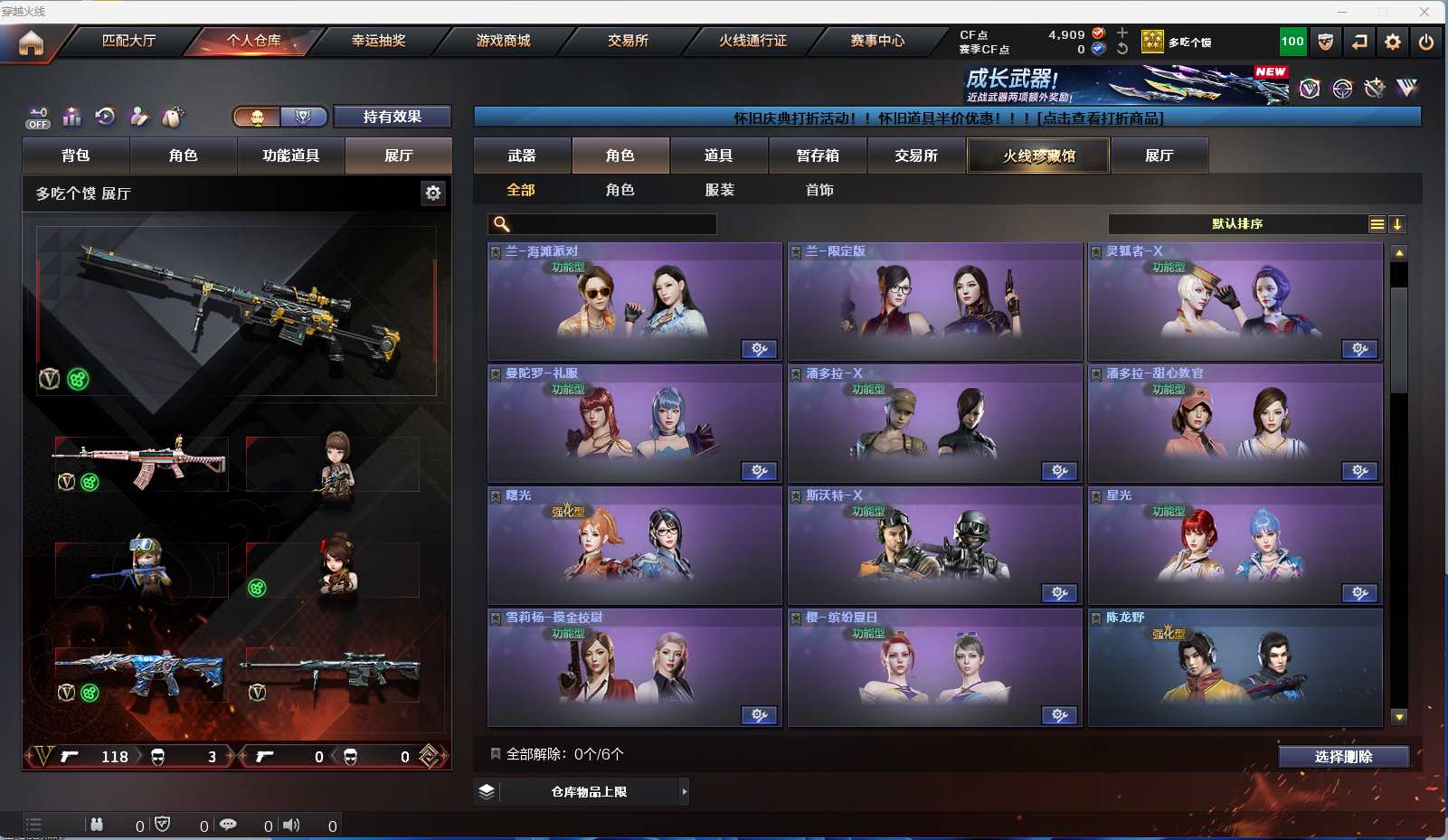The width and height of the screenshot is (1448, 840).
Task: Switch to the 暂存箱 tab
Action: click(818, 156)
